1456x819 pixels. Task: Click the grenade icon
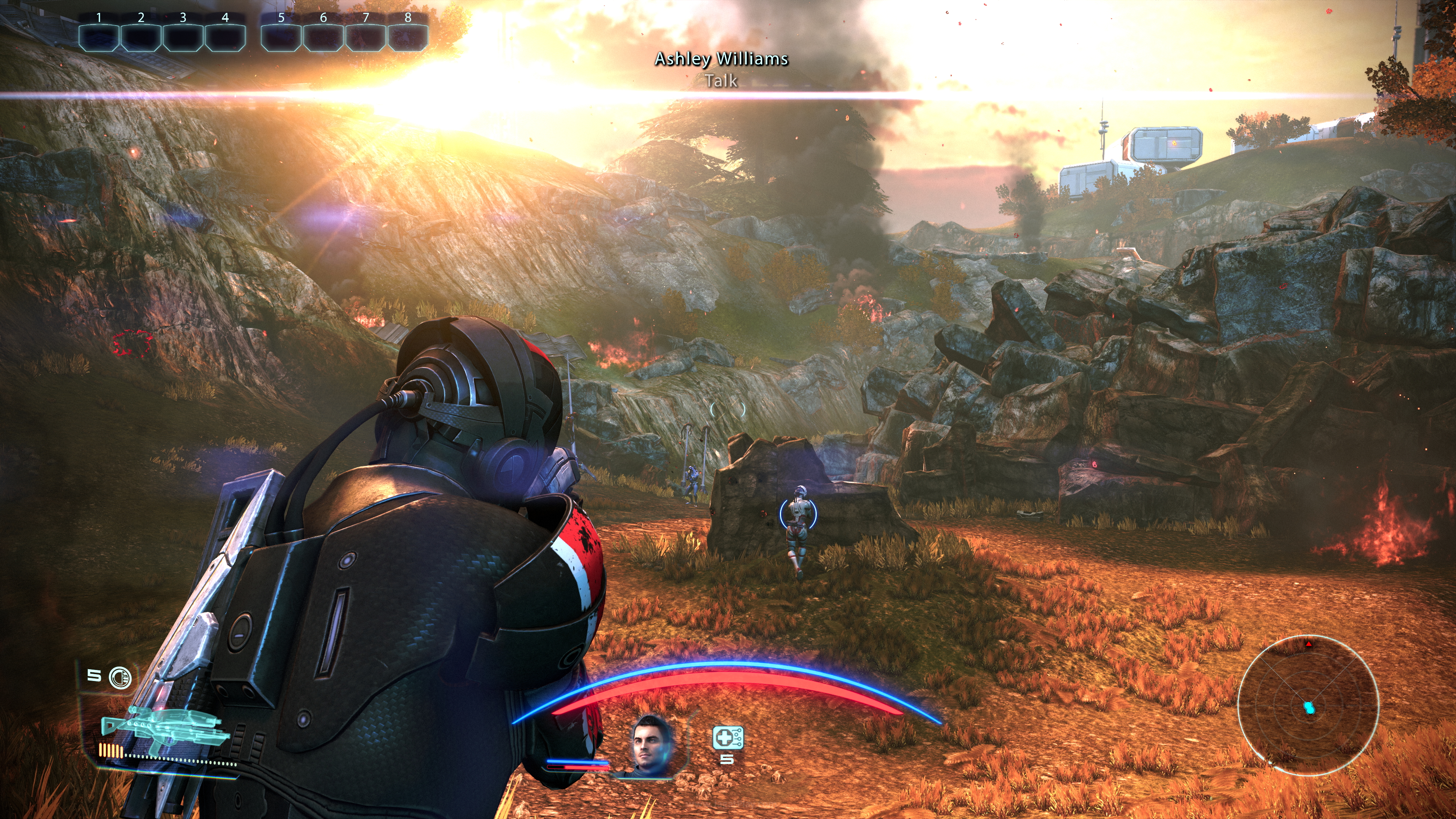coord(120,677)
